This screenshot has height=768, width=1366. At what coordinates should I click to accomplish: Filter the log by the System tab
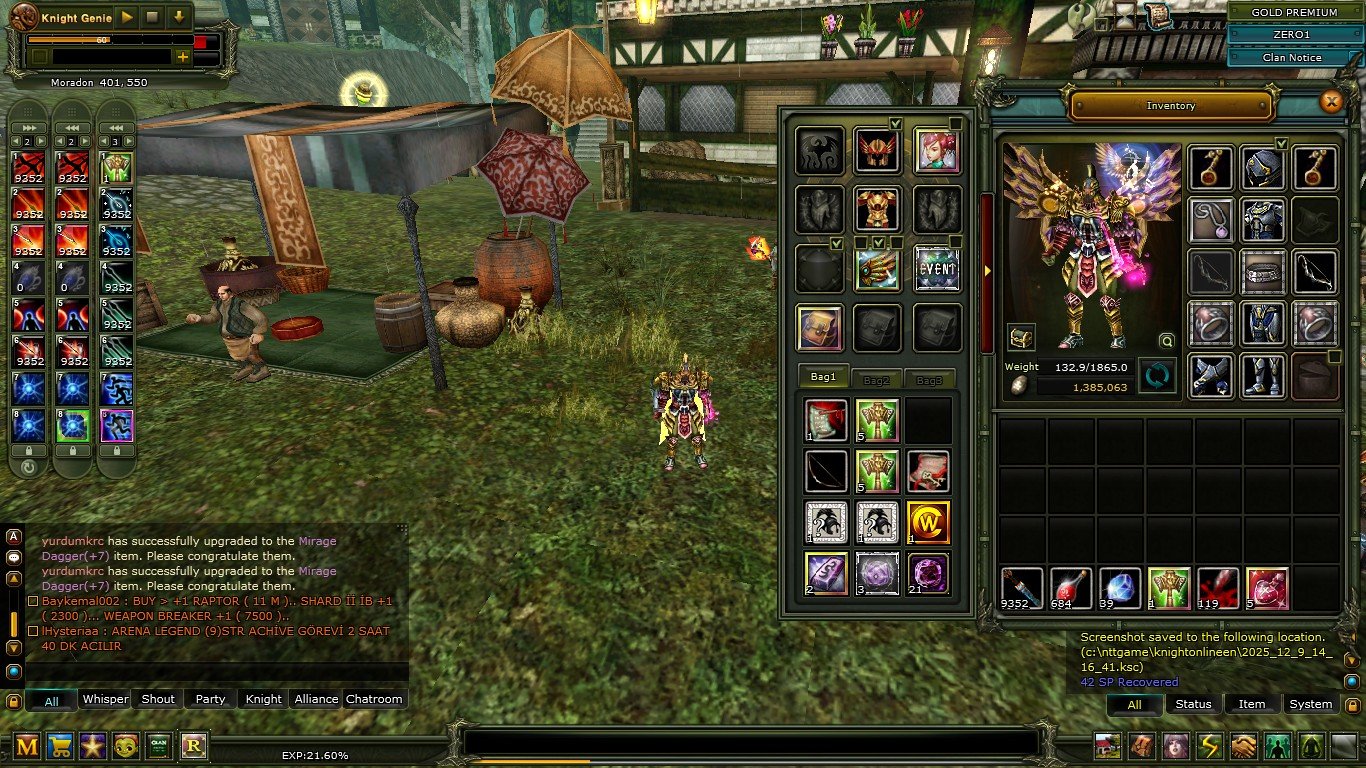point(1310,704)
